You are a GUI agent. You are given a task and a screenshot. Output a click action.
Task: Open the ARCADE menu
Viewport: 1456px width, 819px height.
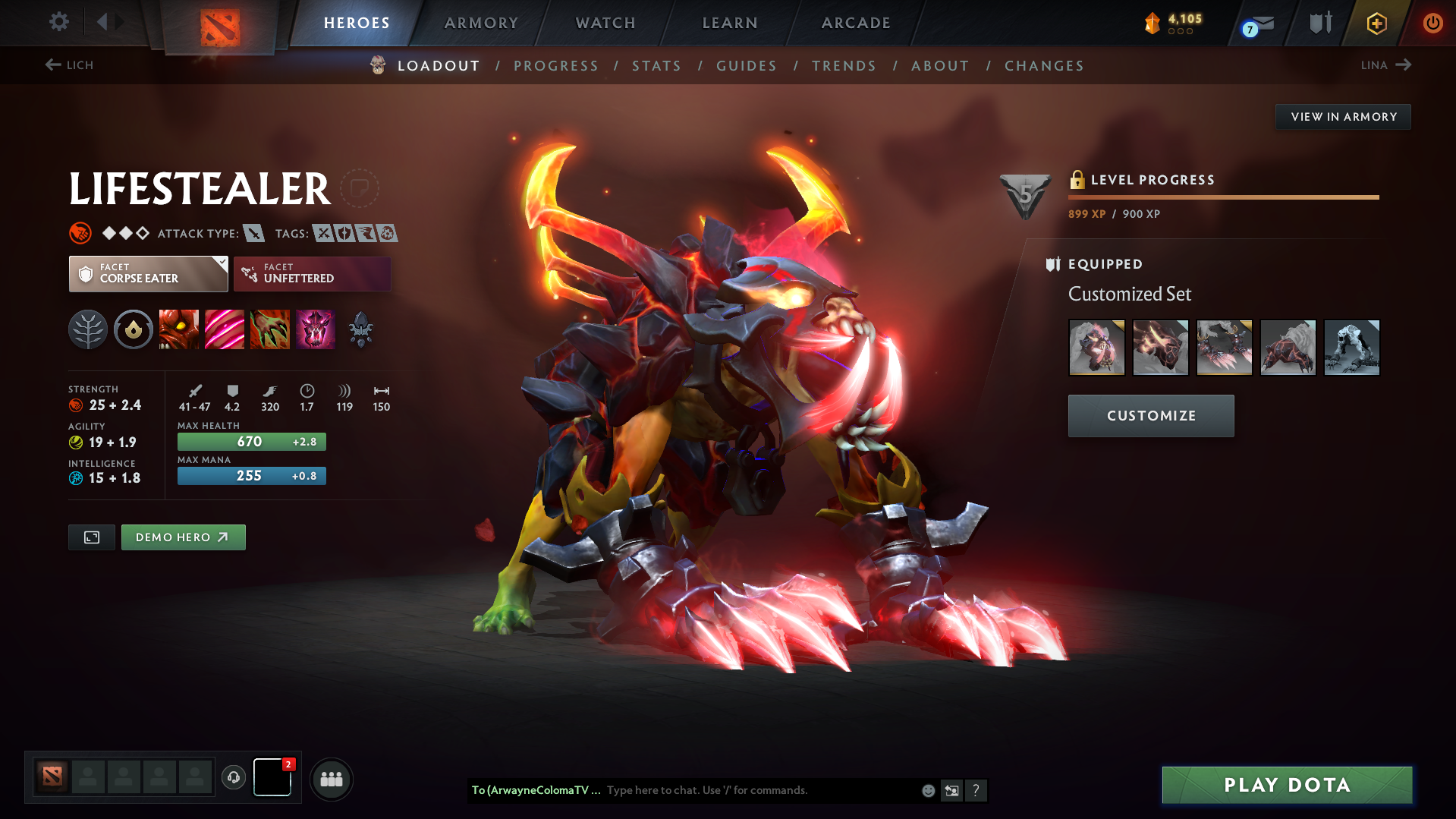[x=855, y=23]
